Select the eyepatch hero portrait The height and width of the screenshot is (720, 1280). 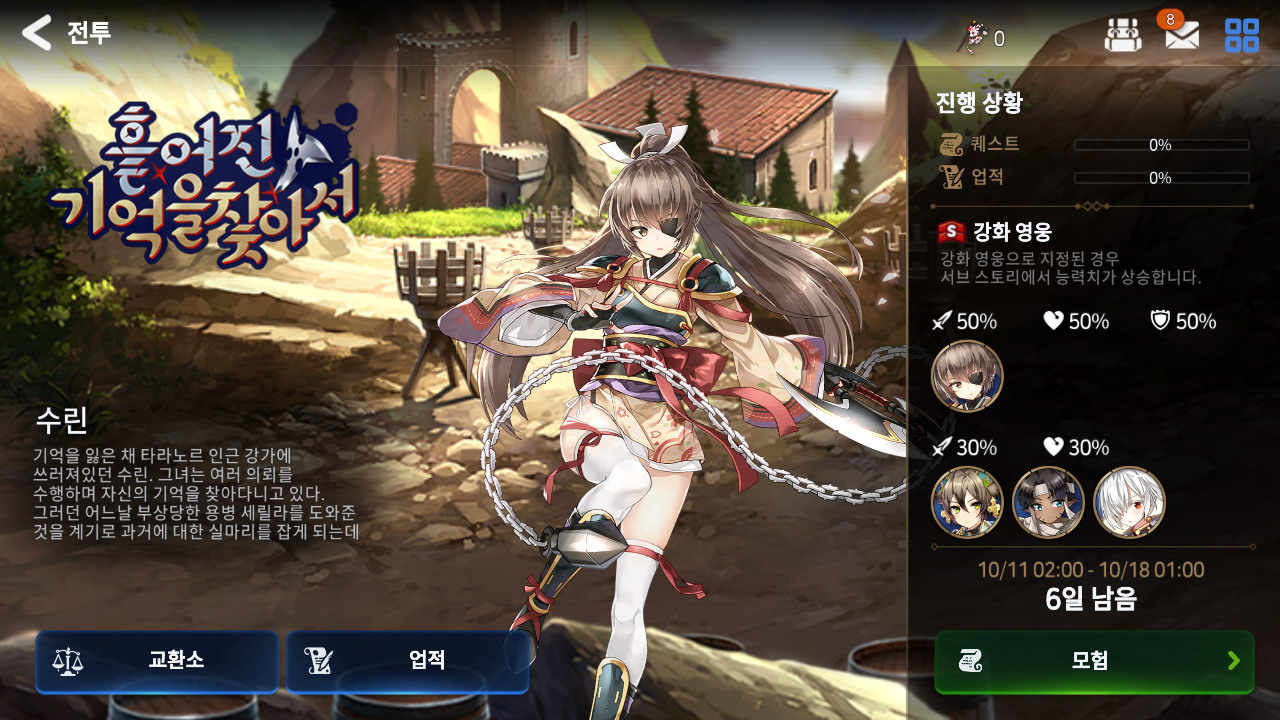(x=967, y=376)
